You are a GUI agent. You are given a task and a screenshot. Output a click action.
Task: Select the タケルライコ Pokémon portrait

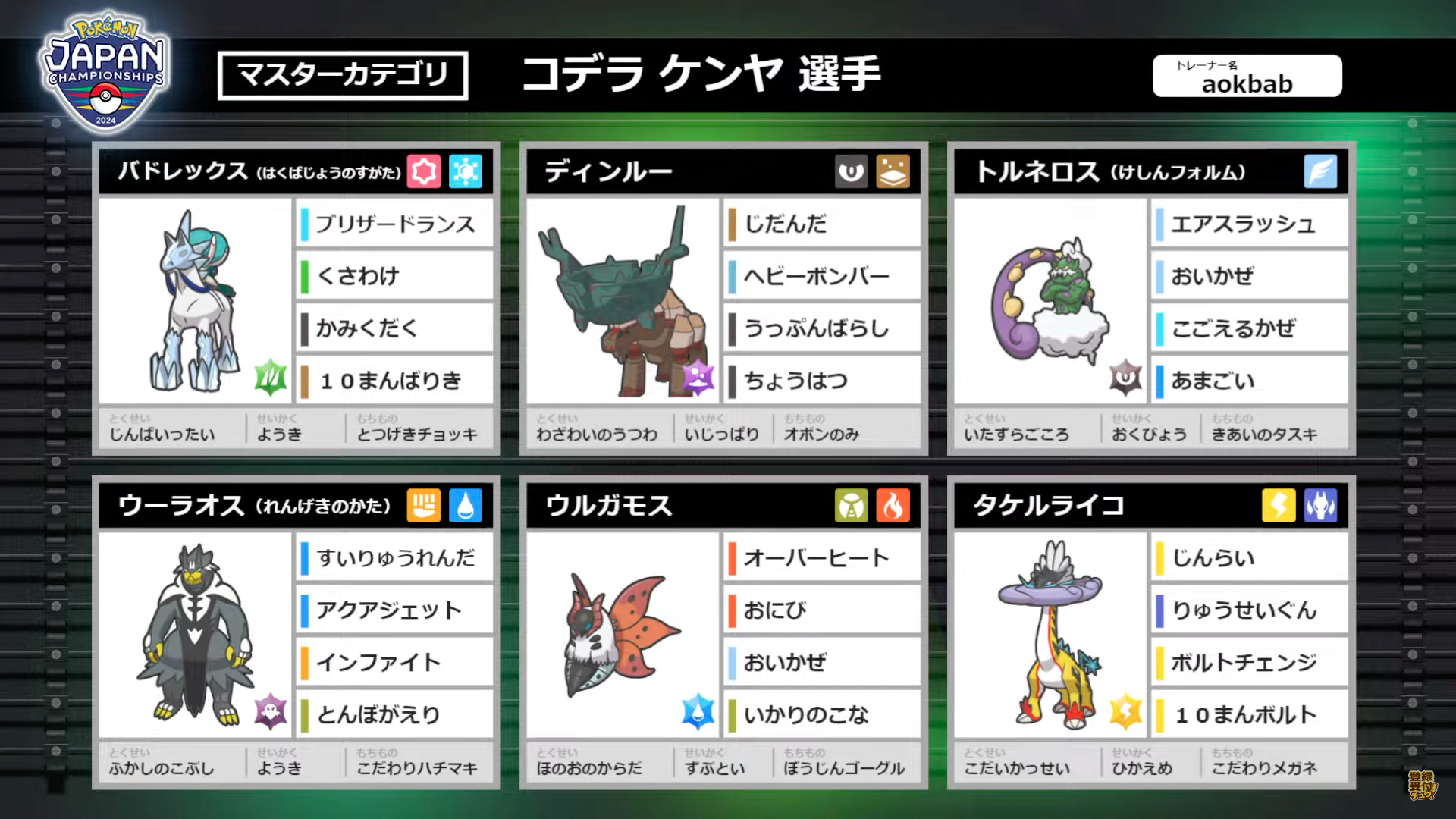point(1050,635)
